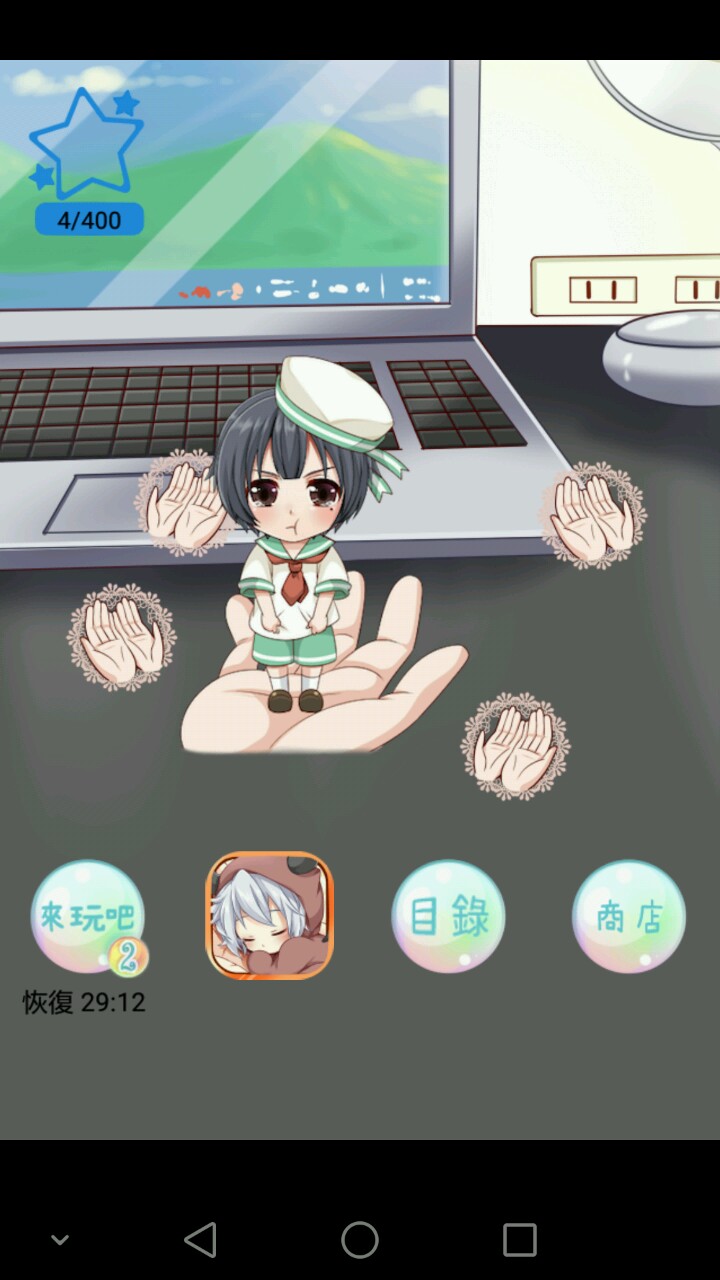720x1280 pixels.
Task: Open the 商店 shop bubble
Action: pyautogui.click(x=629, y=916)
